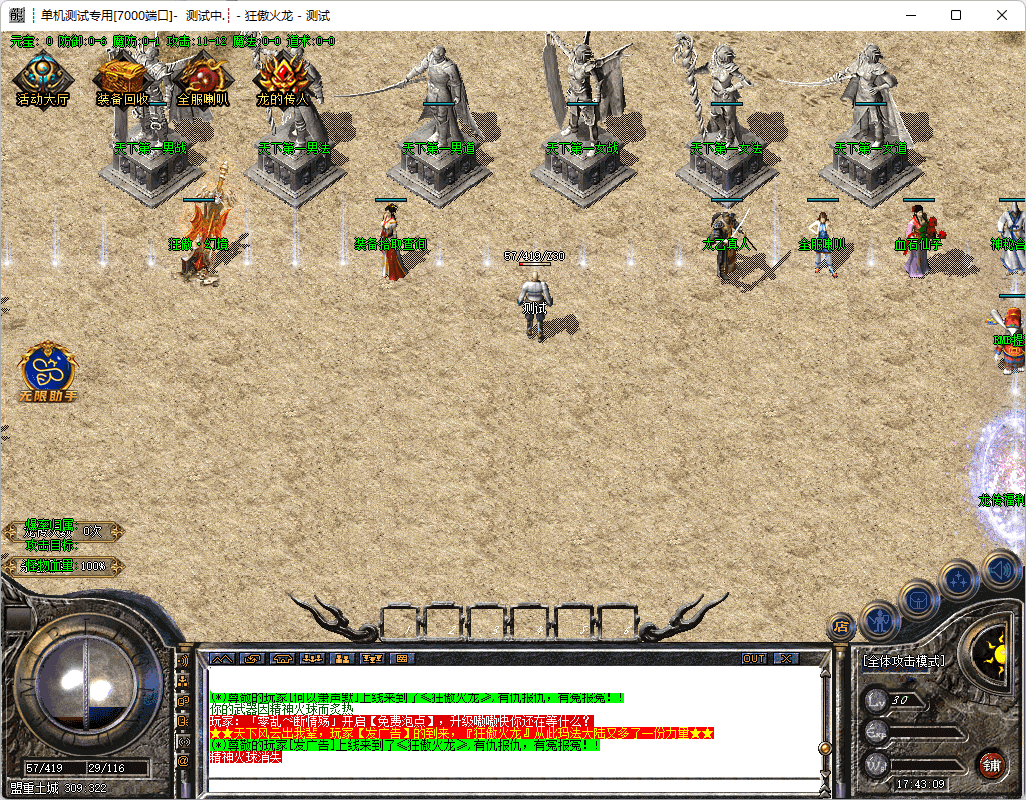Click the OUT button on chat panel

coord(754,659)
